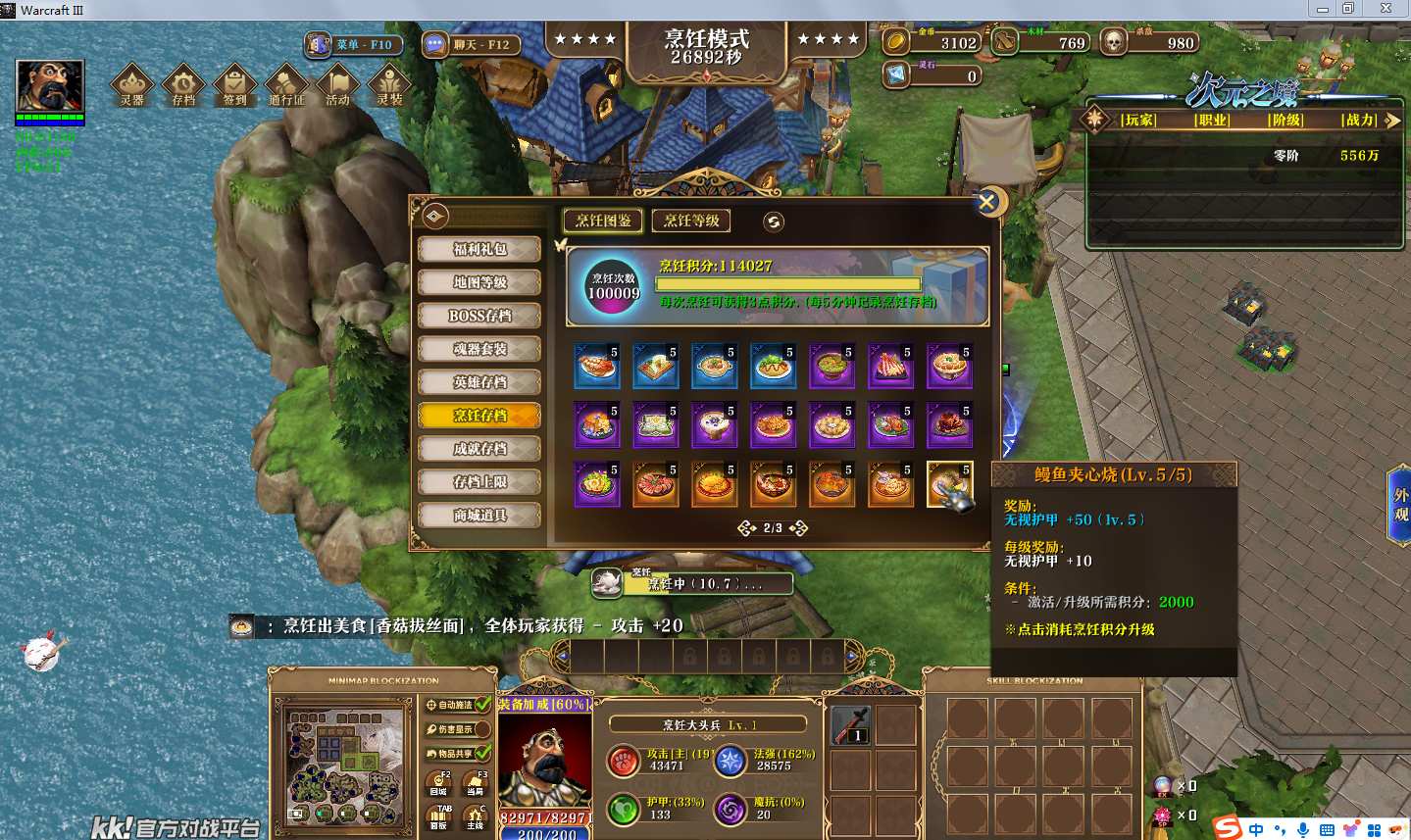
Task: Open the 菜单 F10 menu
Action: pos(353,44)
